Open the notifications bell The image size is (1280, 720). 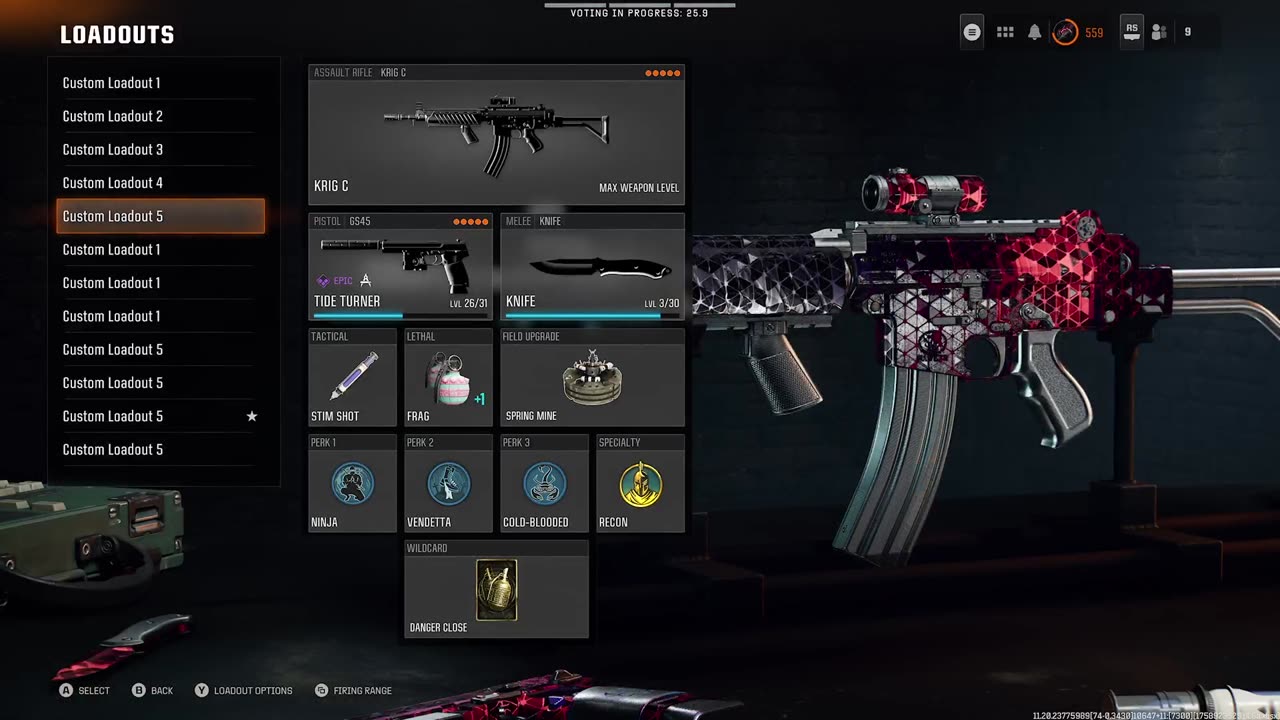tap(1035, 32)
